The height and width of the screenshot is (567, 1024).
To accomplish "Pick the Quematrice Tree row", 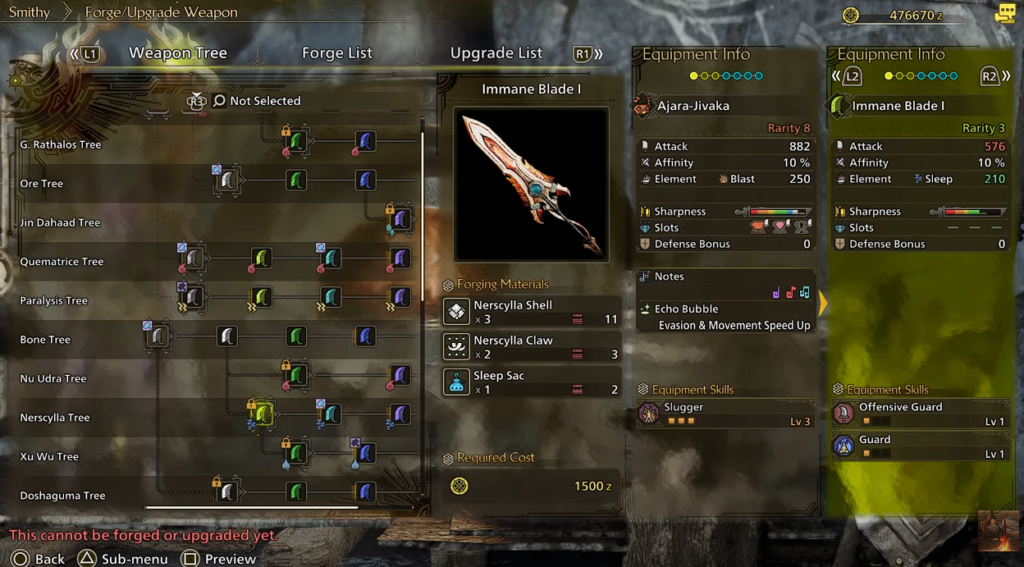I will (62, 262).
